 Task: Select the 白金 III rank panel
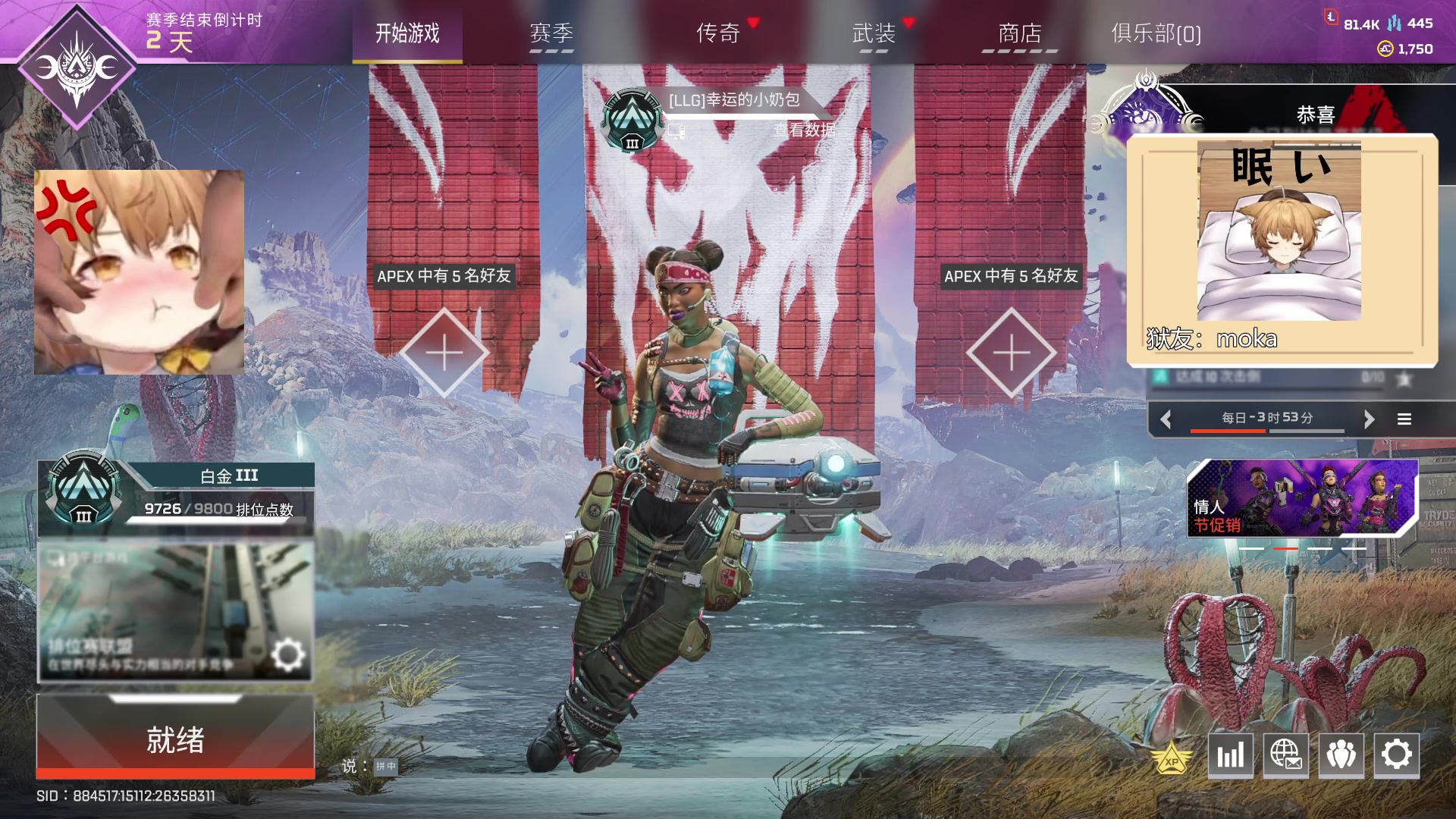(176, 493)
